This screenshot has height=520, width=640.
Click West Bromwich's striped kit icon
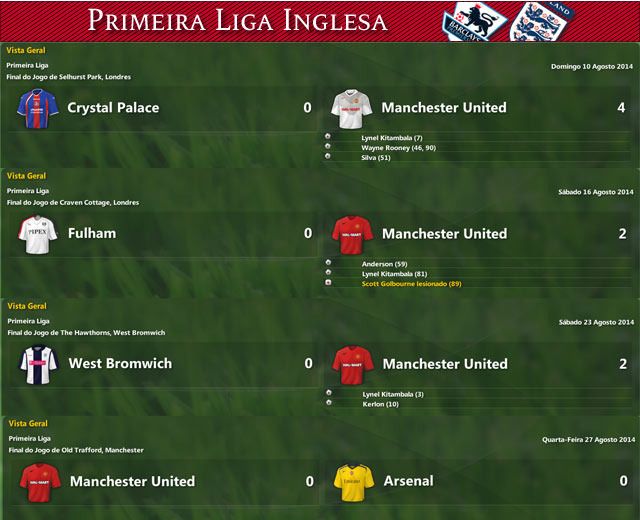(x=40, y=364)
